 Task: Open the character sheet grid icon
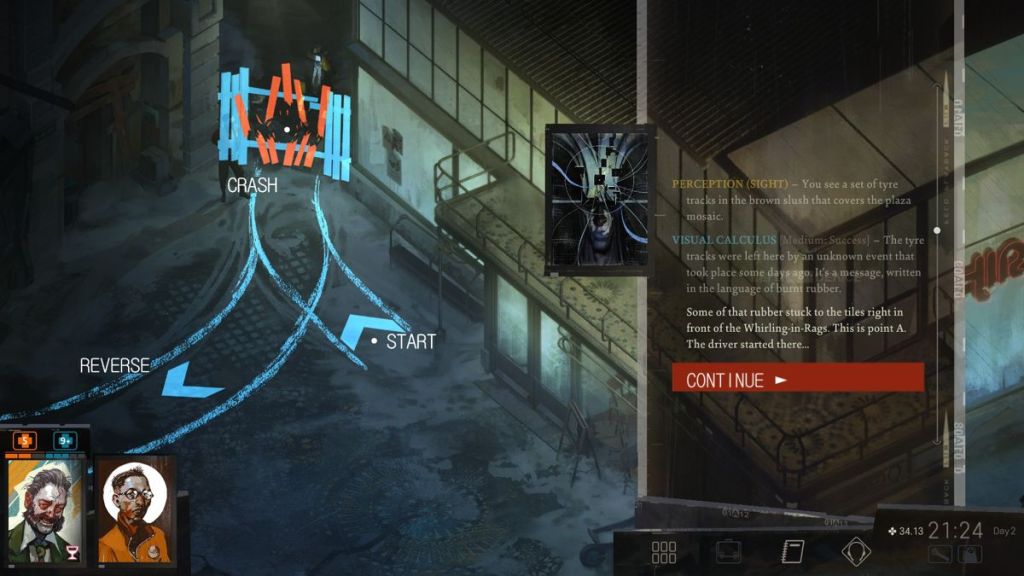[664, 552]
